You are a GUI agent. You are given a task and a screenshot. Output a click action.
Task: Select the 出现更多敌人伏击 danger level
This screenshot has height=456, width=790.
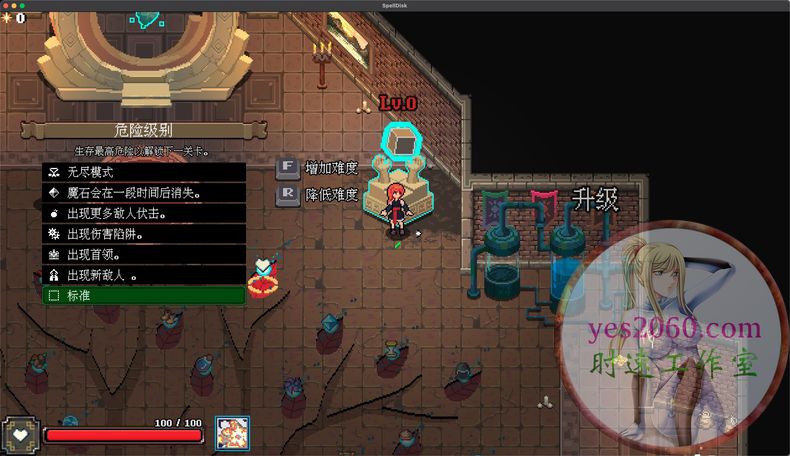pyautogui.click(x=143, y=213)
